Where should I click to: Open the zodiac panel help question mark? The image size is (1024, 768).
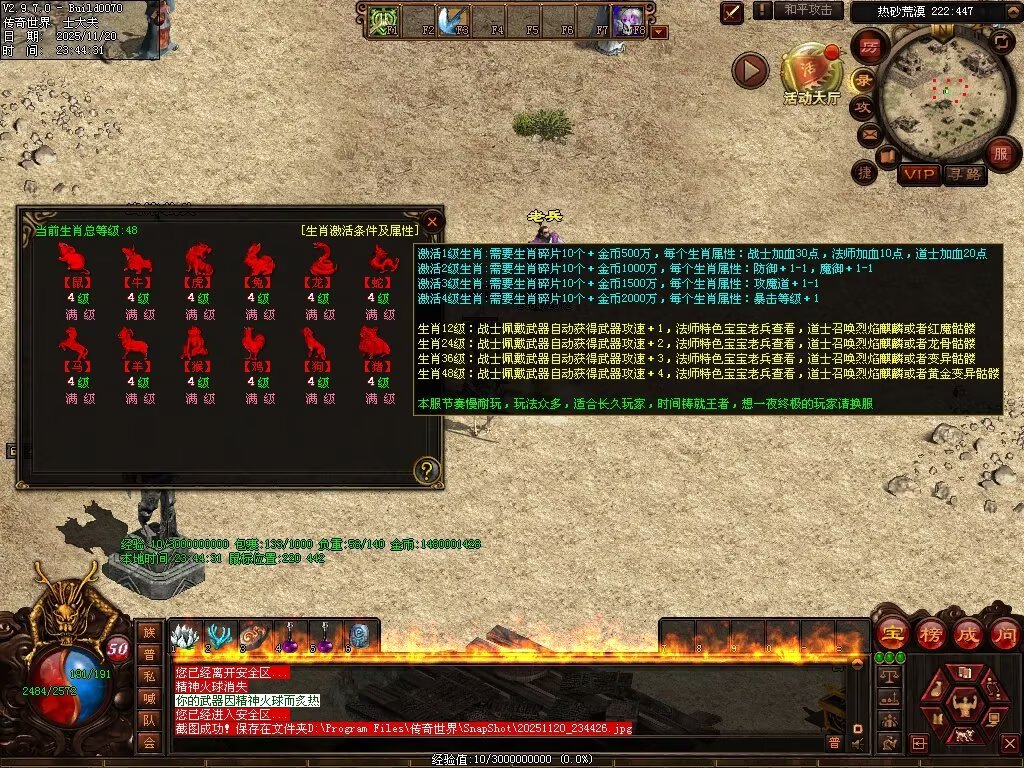tap(427, 470)
